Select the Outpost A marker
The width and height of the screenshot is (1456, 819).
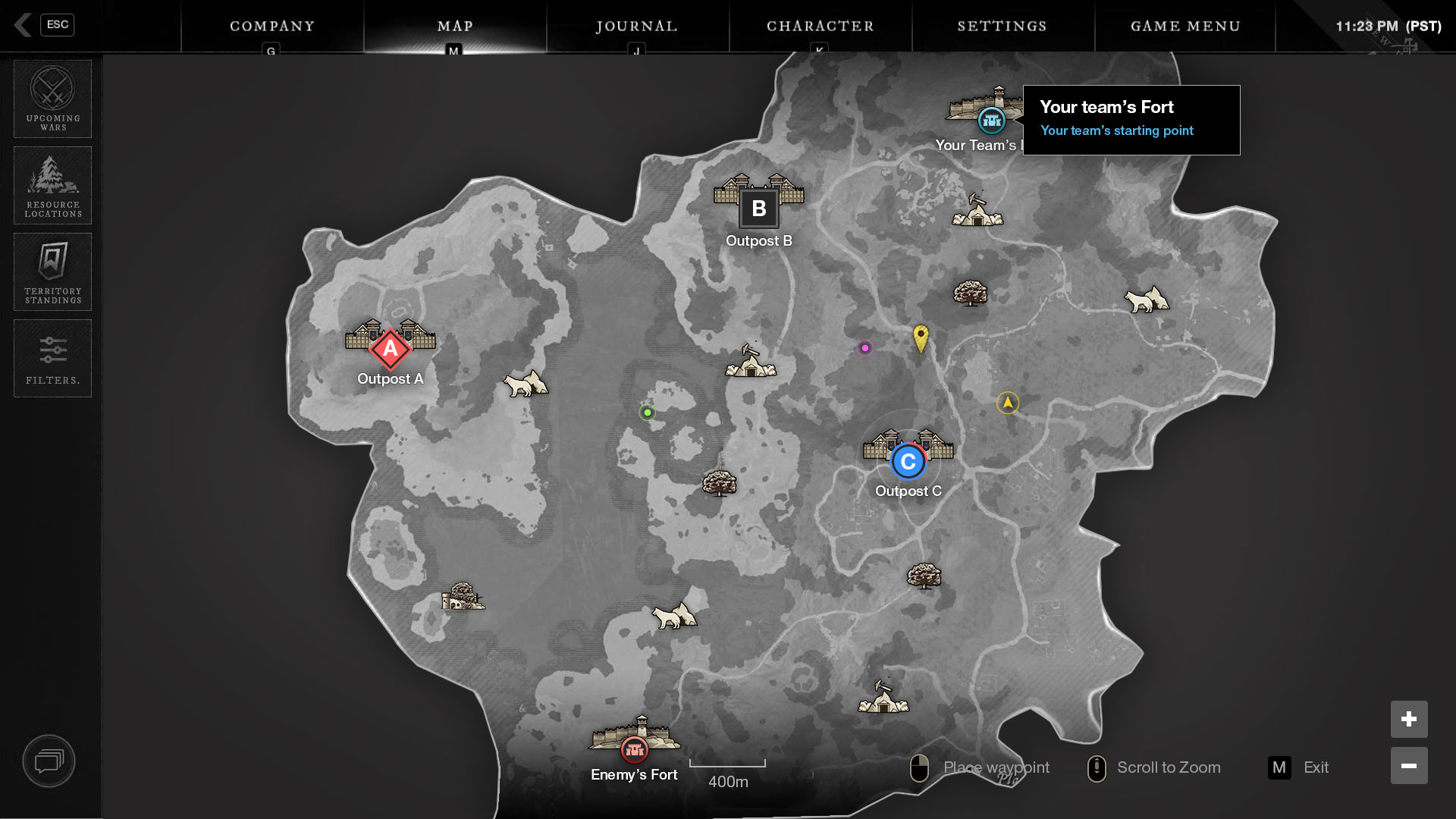[x=390, y=349]
